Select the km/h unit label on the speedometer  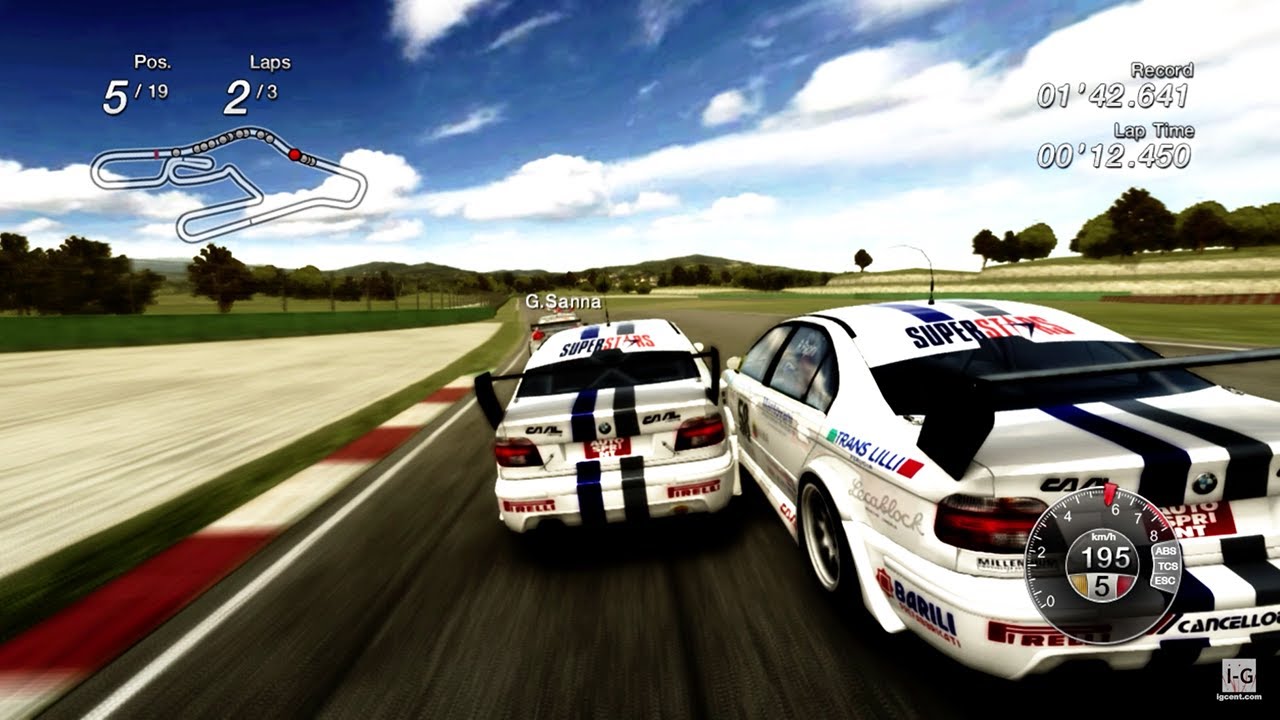pos(1103,537)
